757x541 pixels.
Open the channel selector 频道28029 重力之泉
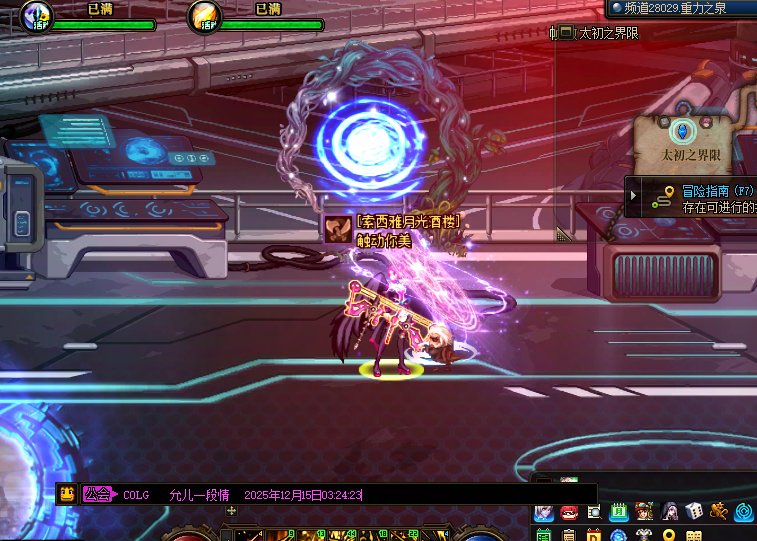[x=683, y=8]
